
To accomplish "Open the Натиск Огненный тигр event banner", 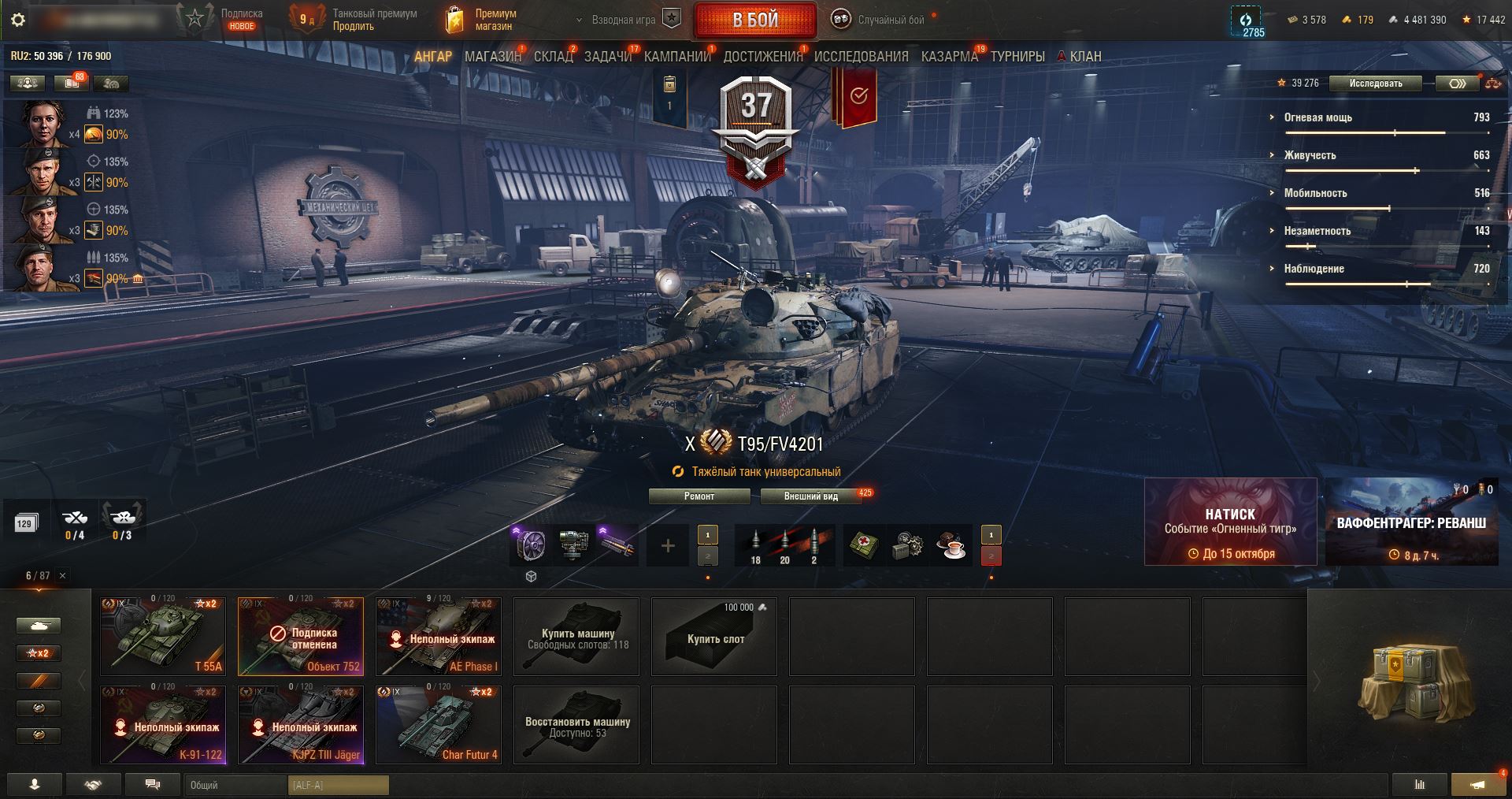I will 1230,522.
